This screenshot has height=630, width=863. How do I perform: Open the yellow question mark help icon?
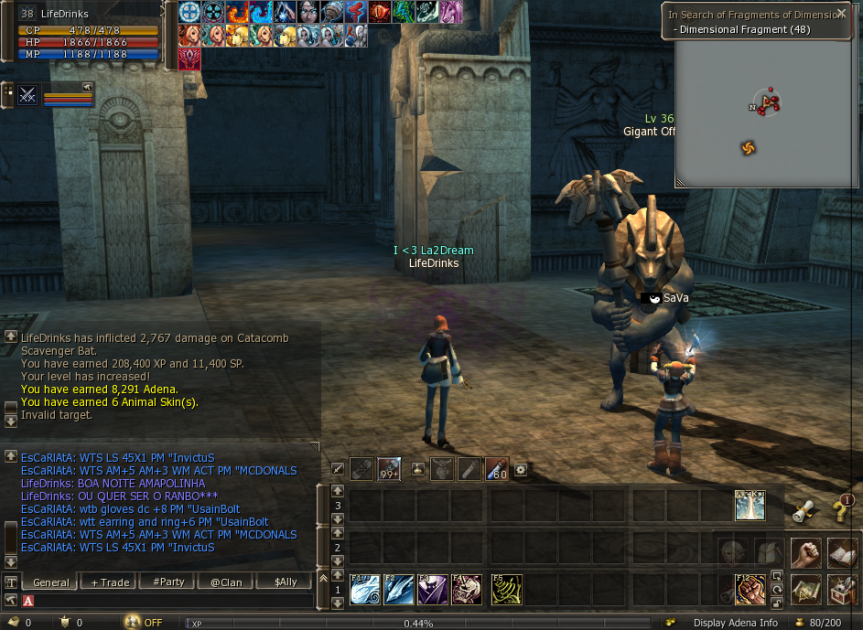pos(842,510)
